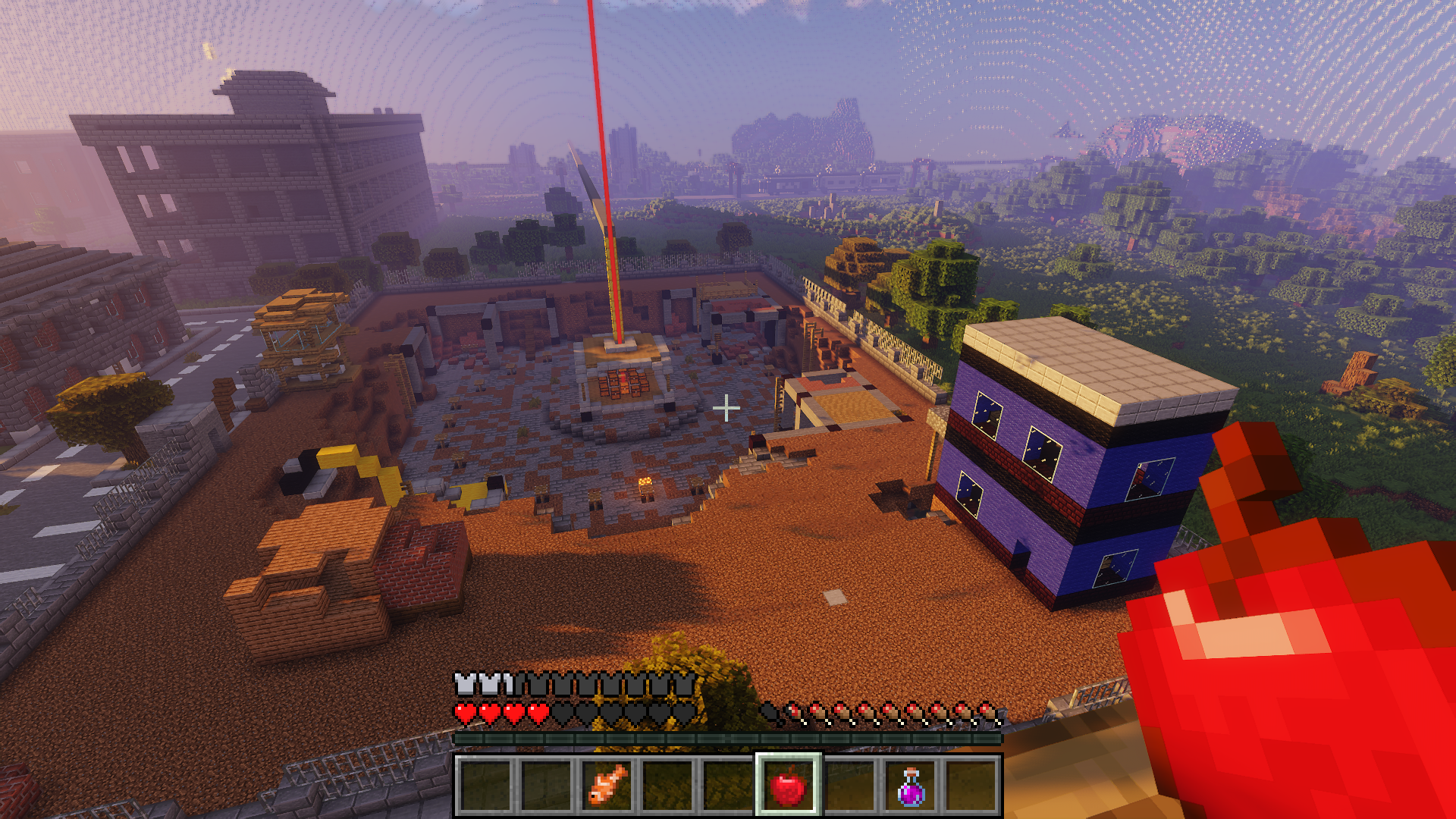1456x819 pixels.
Task: Select the red apple hotbar slot
Action: [788, 786]
